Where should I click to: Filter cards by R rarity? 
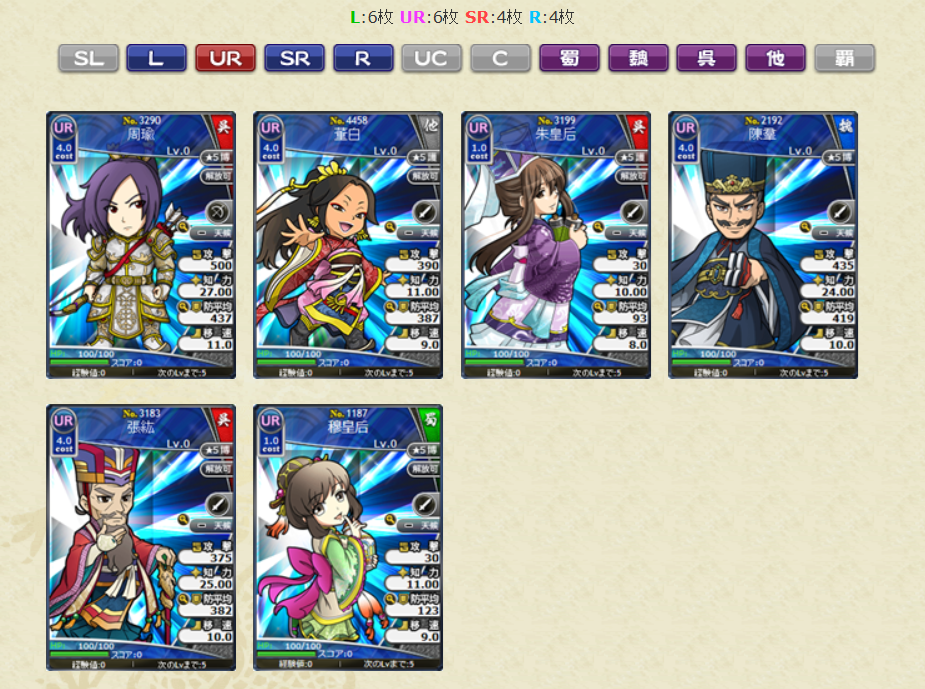[x=363, y=58]
